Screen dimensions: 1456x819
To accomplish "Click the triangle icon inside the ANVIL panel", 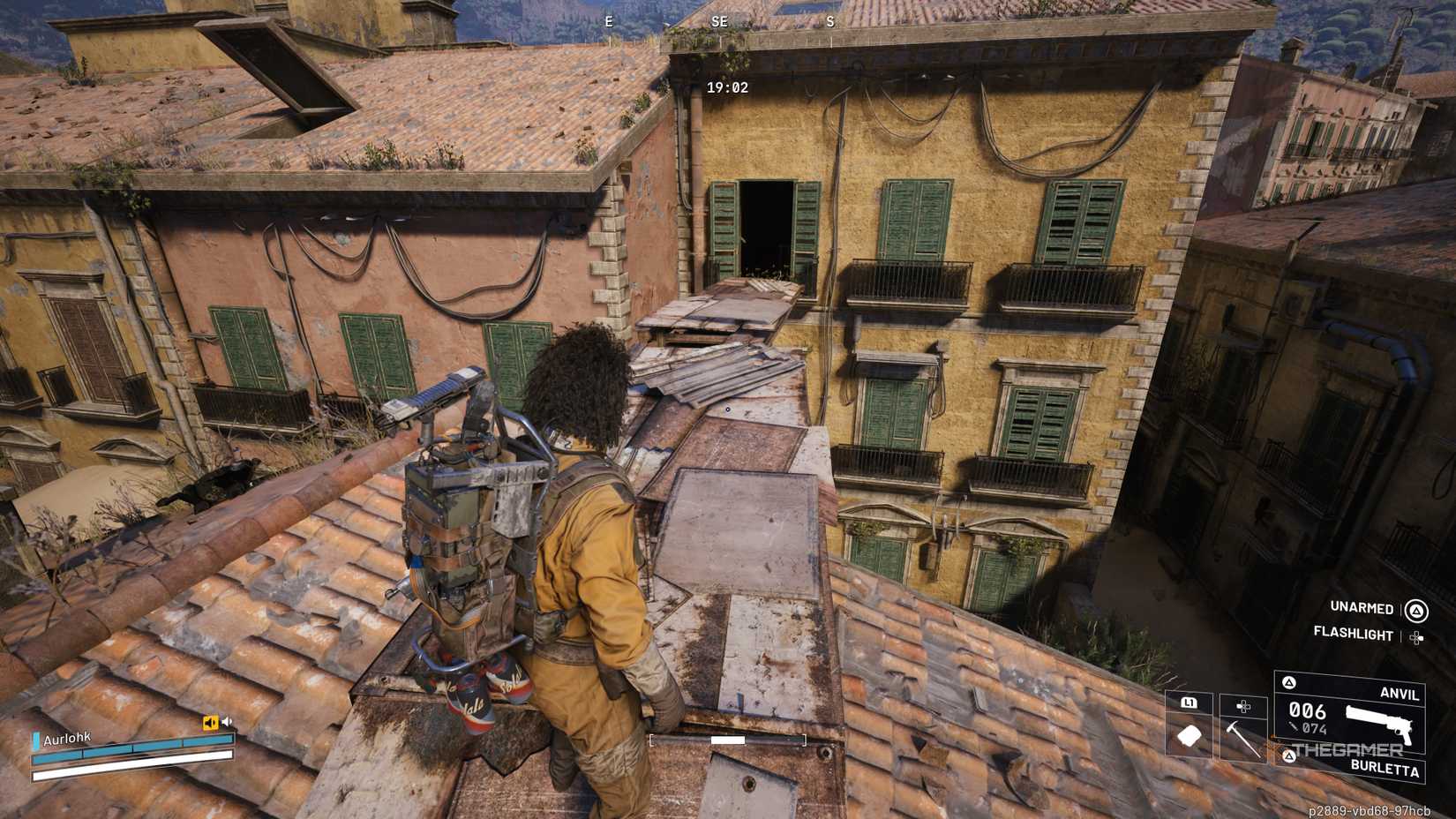I will (1288, 683).
